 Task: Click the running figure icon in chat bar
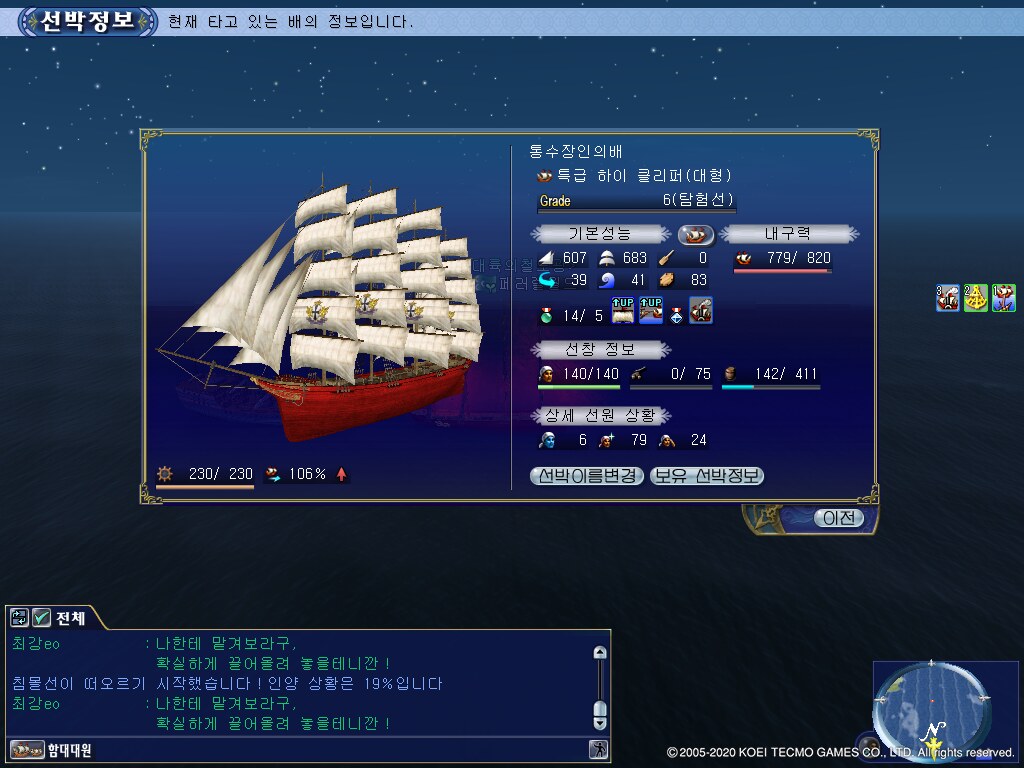[598, 749]
